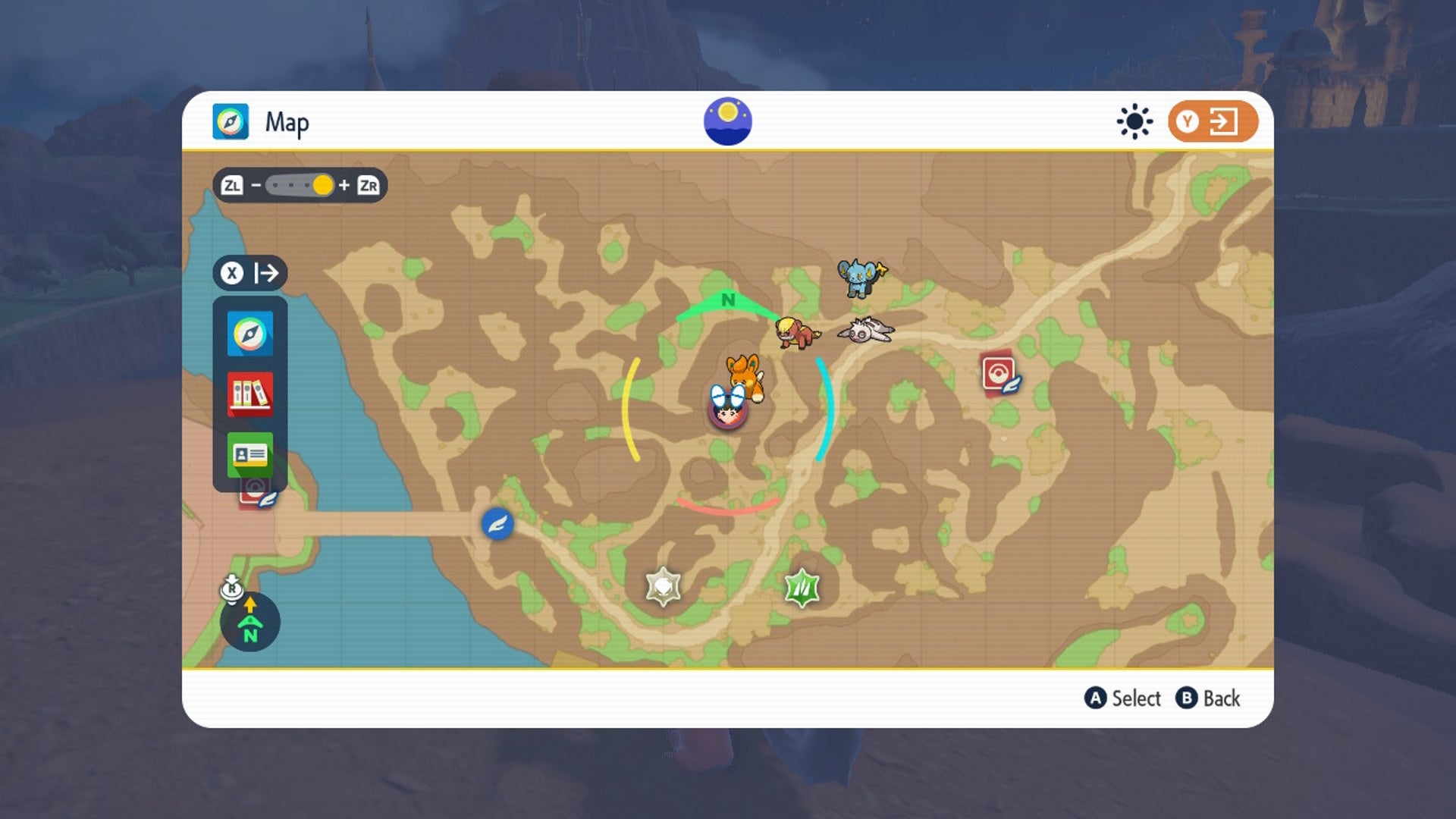Click the ZL minus zoom-out control
The width and height of the screenshot is (1456, 819).
click(x=231, y=184)
